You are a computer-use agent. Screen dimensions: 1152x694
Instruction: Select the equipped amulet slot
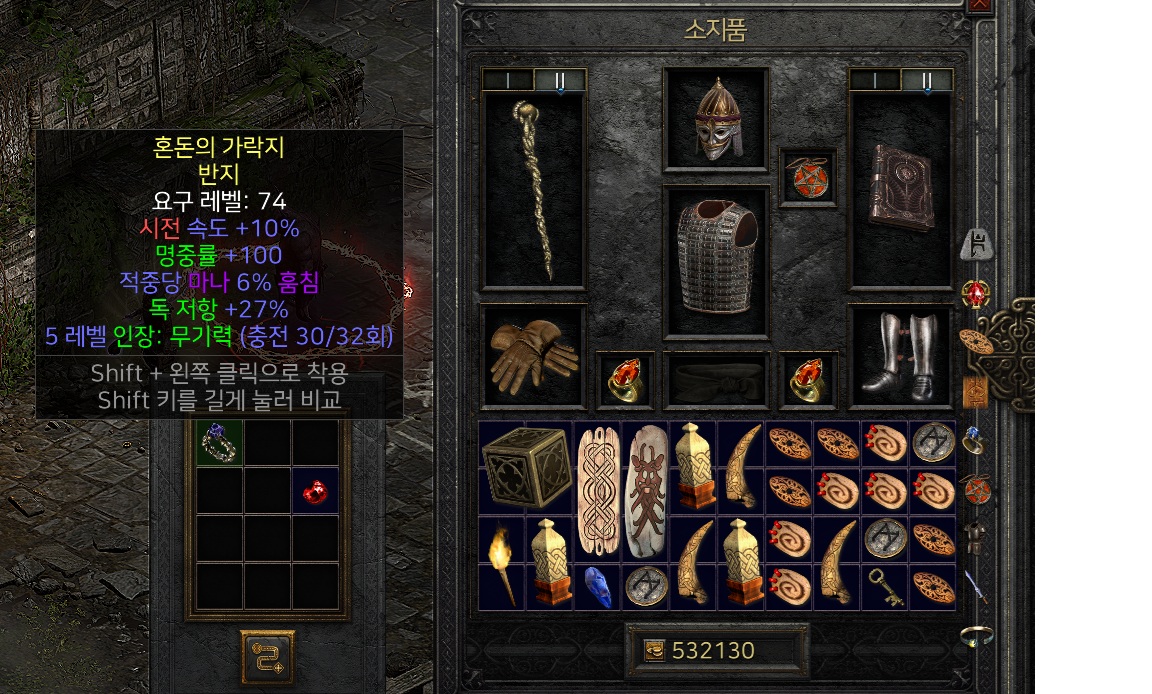(x=808, y=177)
